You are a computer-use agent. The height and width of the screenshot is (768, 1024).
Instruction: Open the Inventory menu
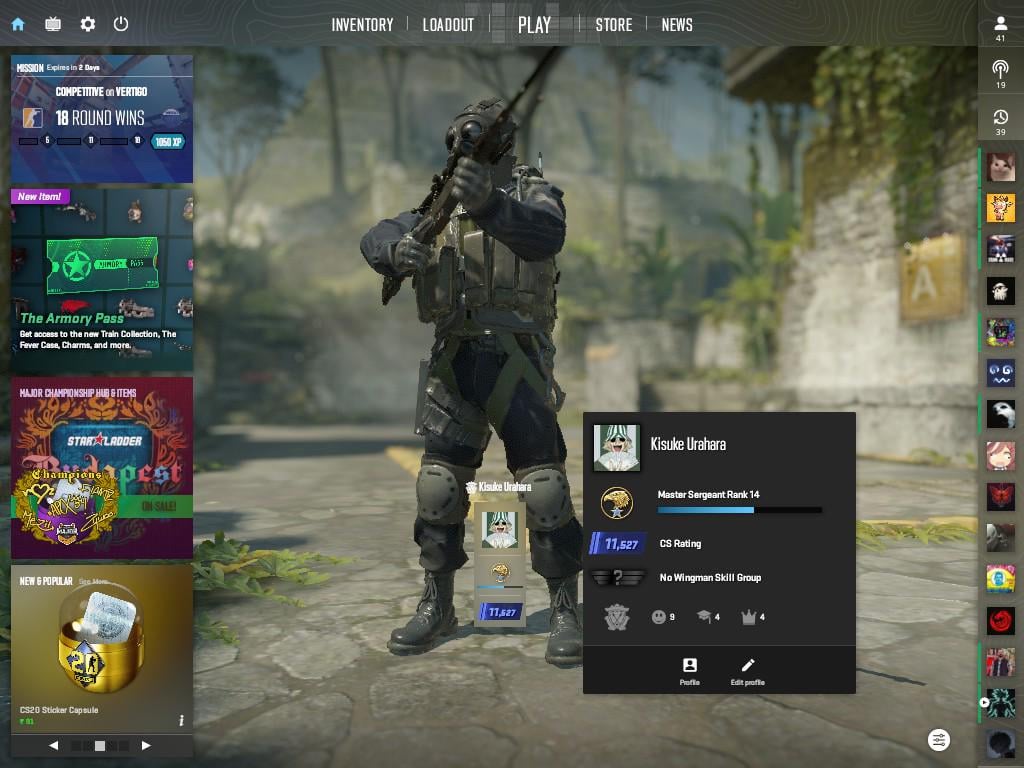(x=362, y=25)
